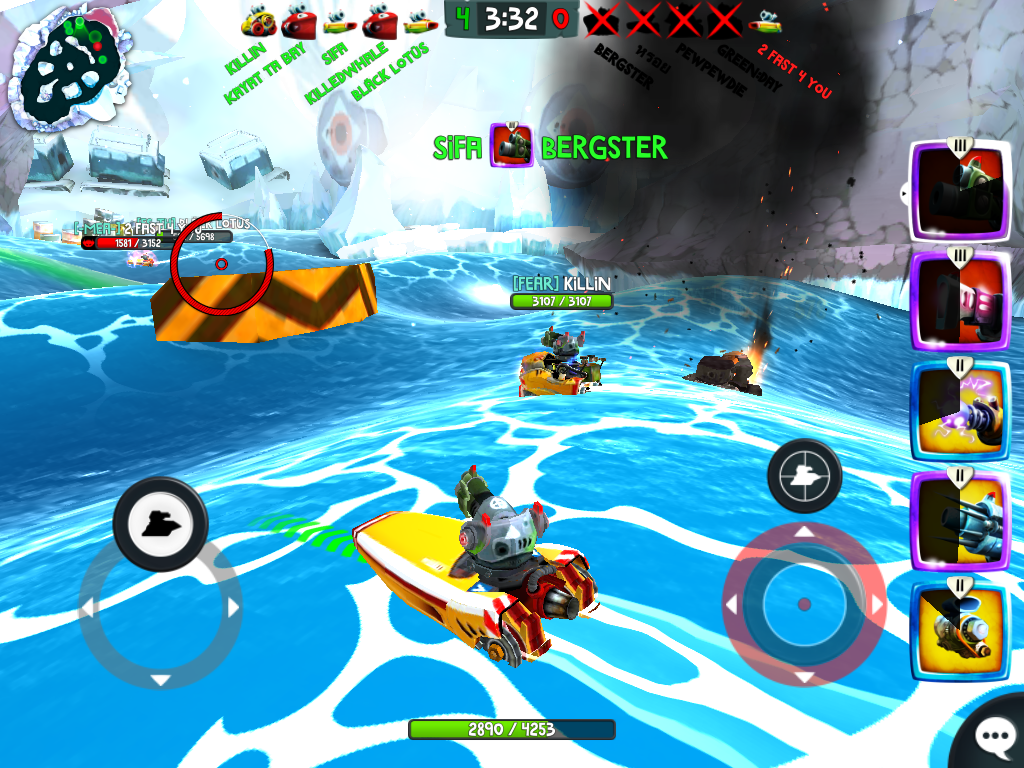Fire the dark cannon weapon in the top slot
Screen dimensions: 1024x768
(958, 190)
